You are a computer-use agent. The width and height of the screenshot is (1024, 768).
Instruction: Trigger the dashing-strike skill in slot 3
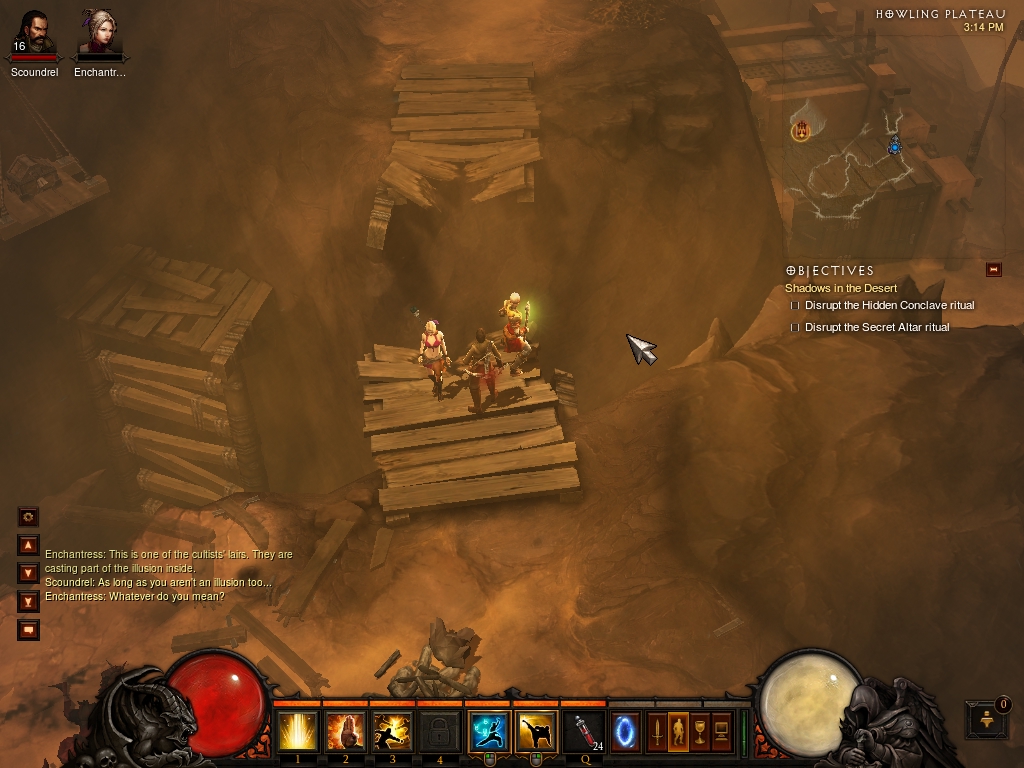click(392, 732)
